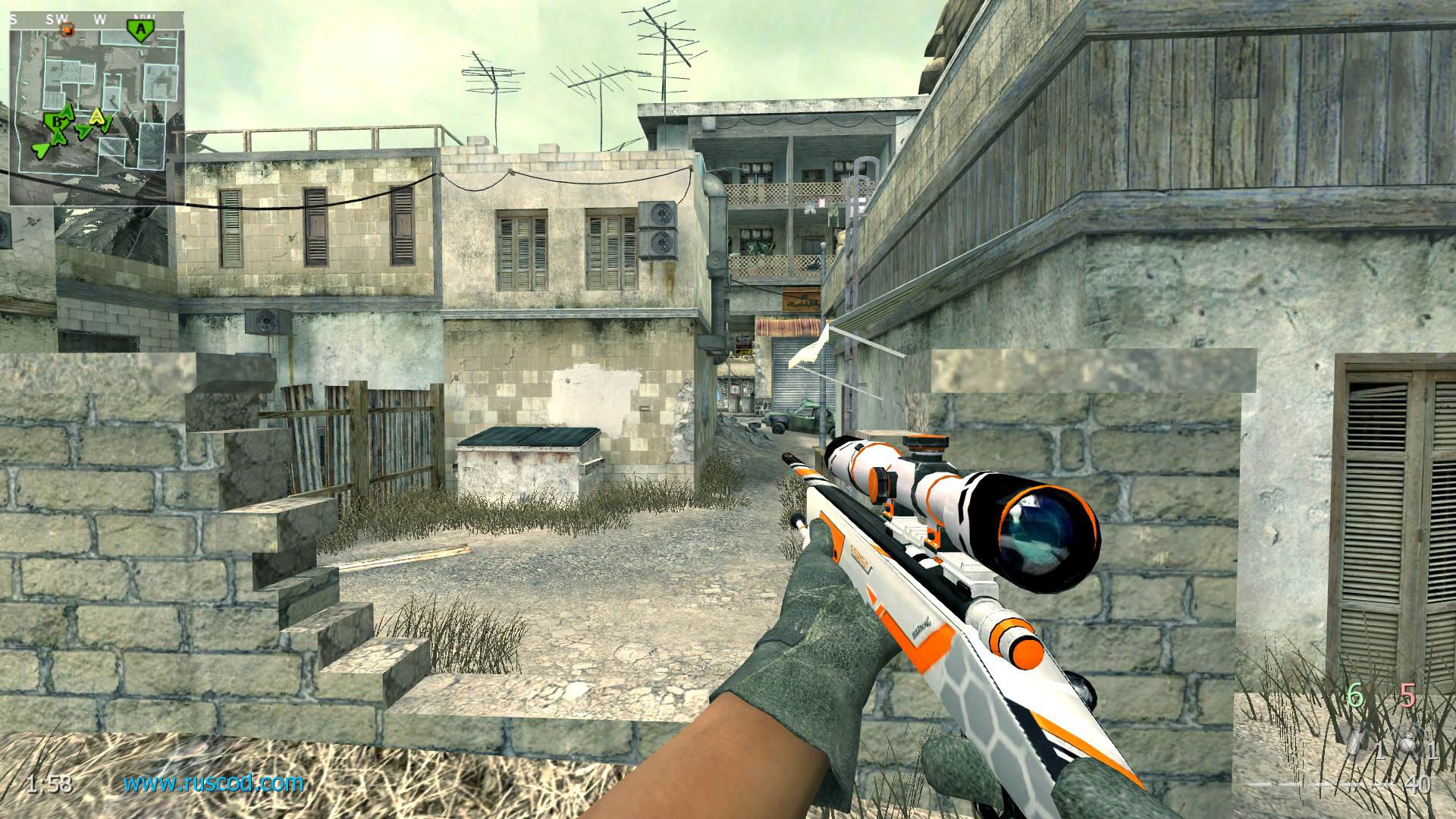The height and width of the screenshot is (819, 1456).
Task: Open the www.ruscod.com watermark link
Action: point(214,782)
